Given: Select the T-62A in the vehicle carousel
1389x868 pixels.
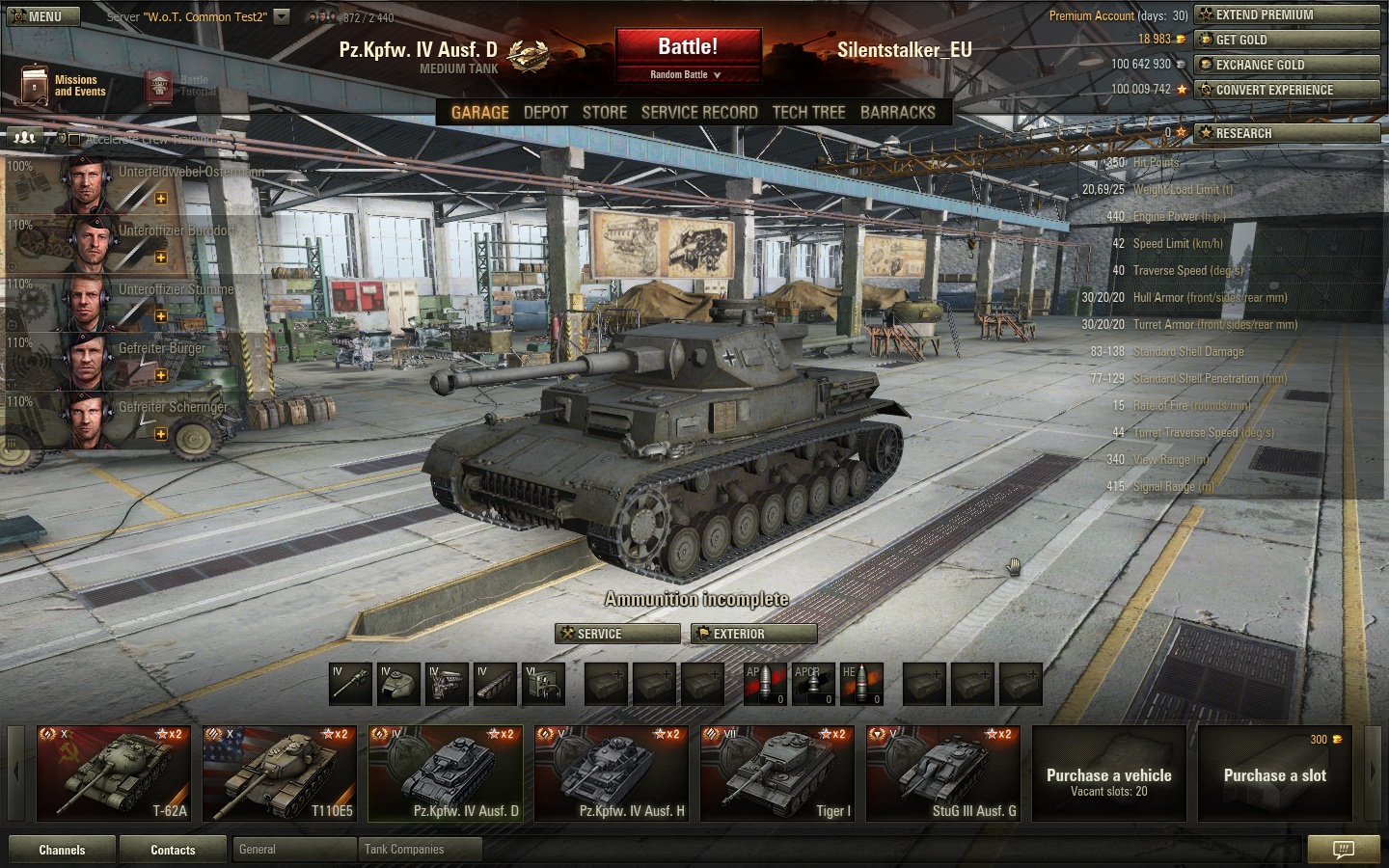Looking at the screenshot, I should [x=114, y=773].
